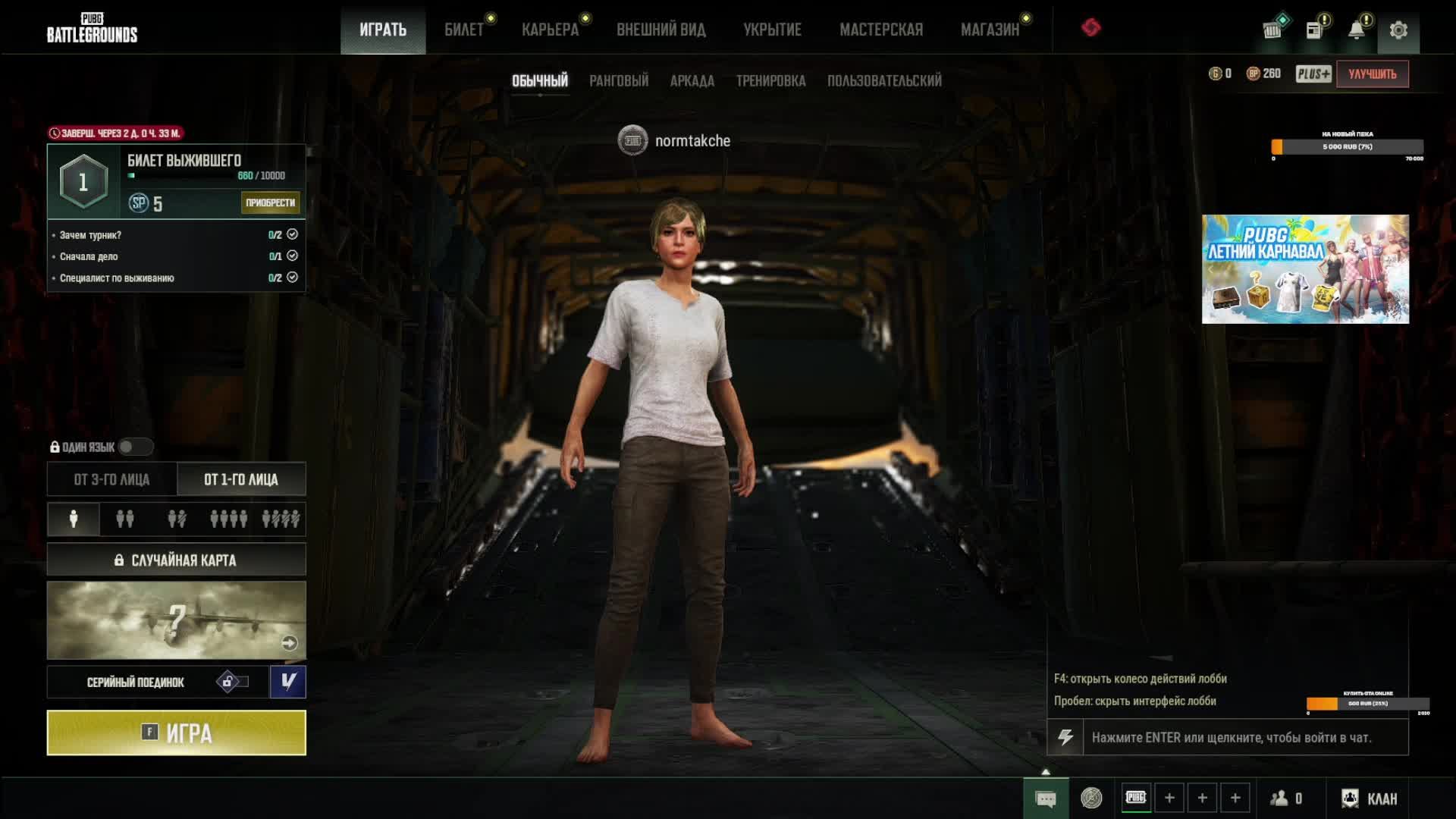Switch to ТРЕНИРОВКА mode

pyautogui.click(x=770, y=80)
